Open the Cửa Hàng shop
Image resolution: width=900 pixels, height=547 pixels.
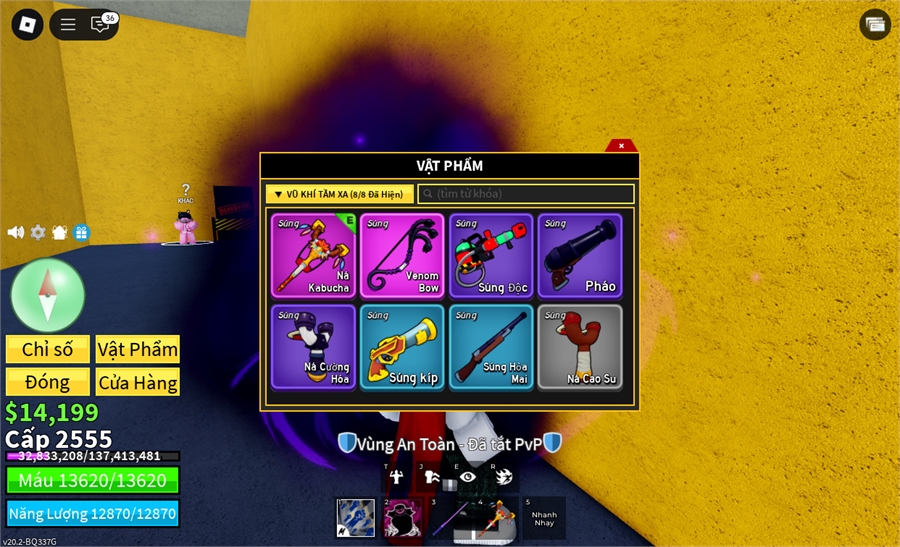138,382
